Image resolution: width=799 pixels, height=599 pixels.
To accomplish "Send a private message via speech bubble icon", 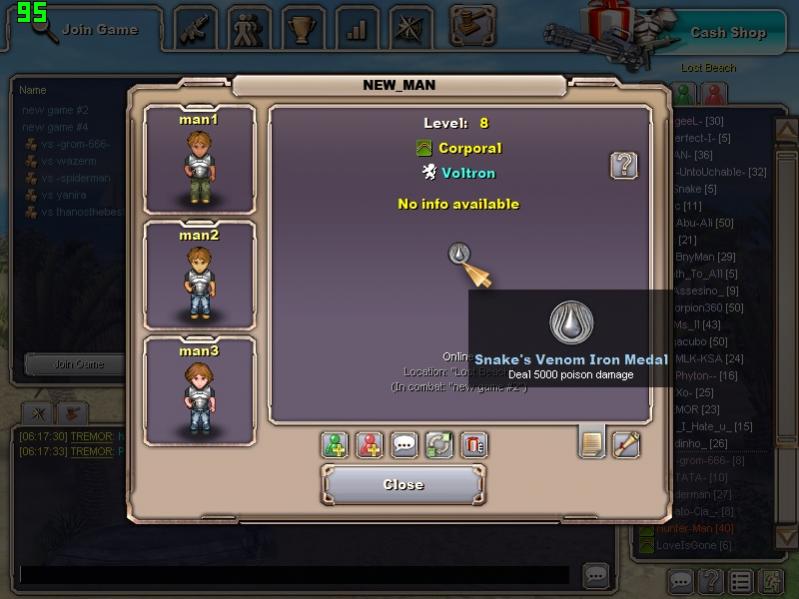I will coord(404,445).
